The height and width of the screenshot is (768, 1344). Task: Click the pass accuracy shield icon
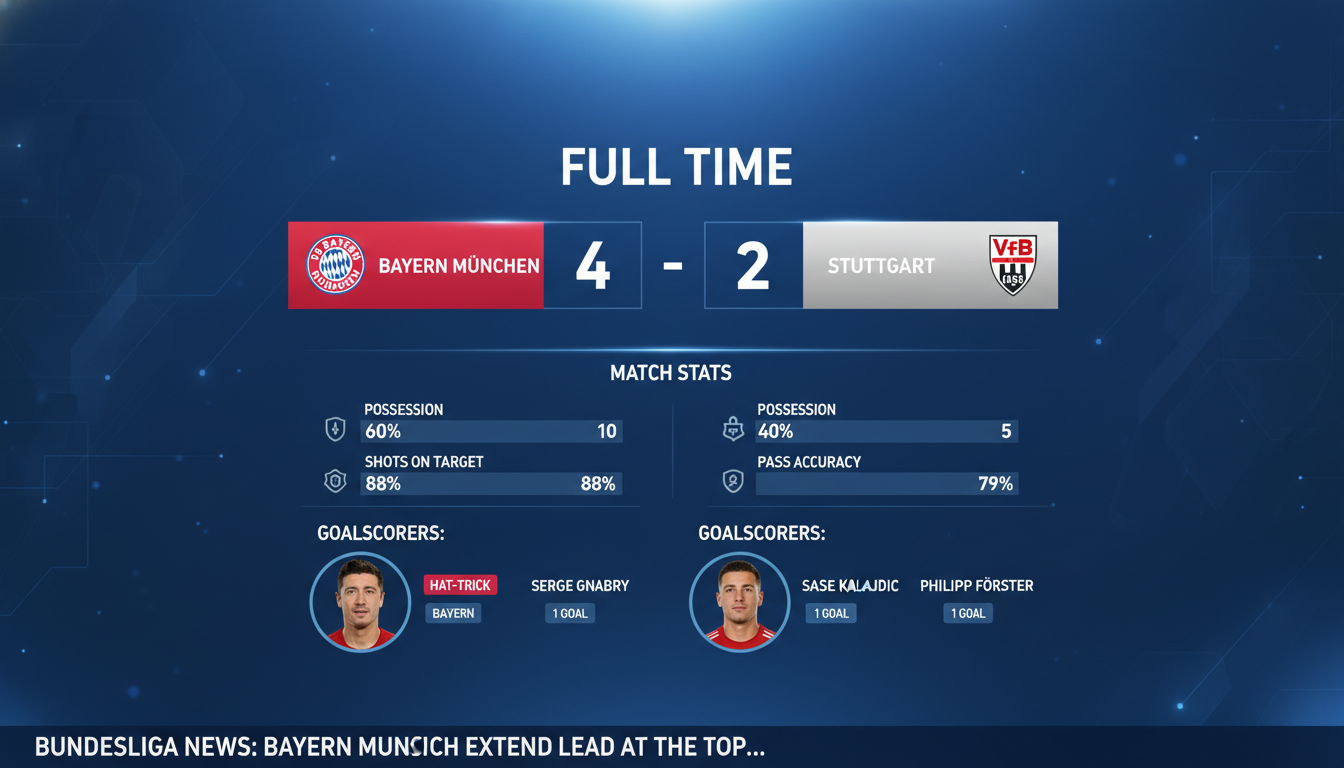click(x=734, y=480)
